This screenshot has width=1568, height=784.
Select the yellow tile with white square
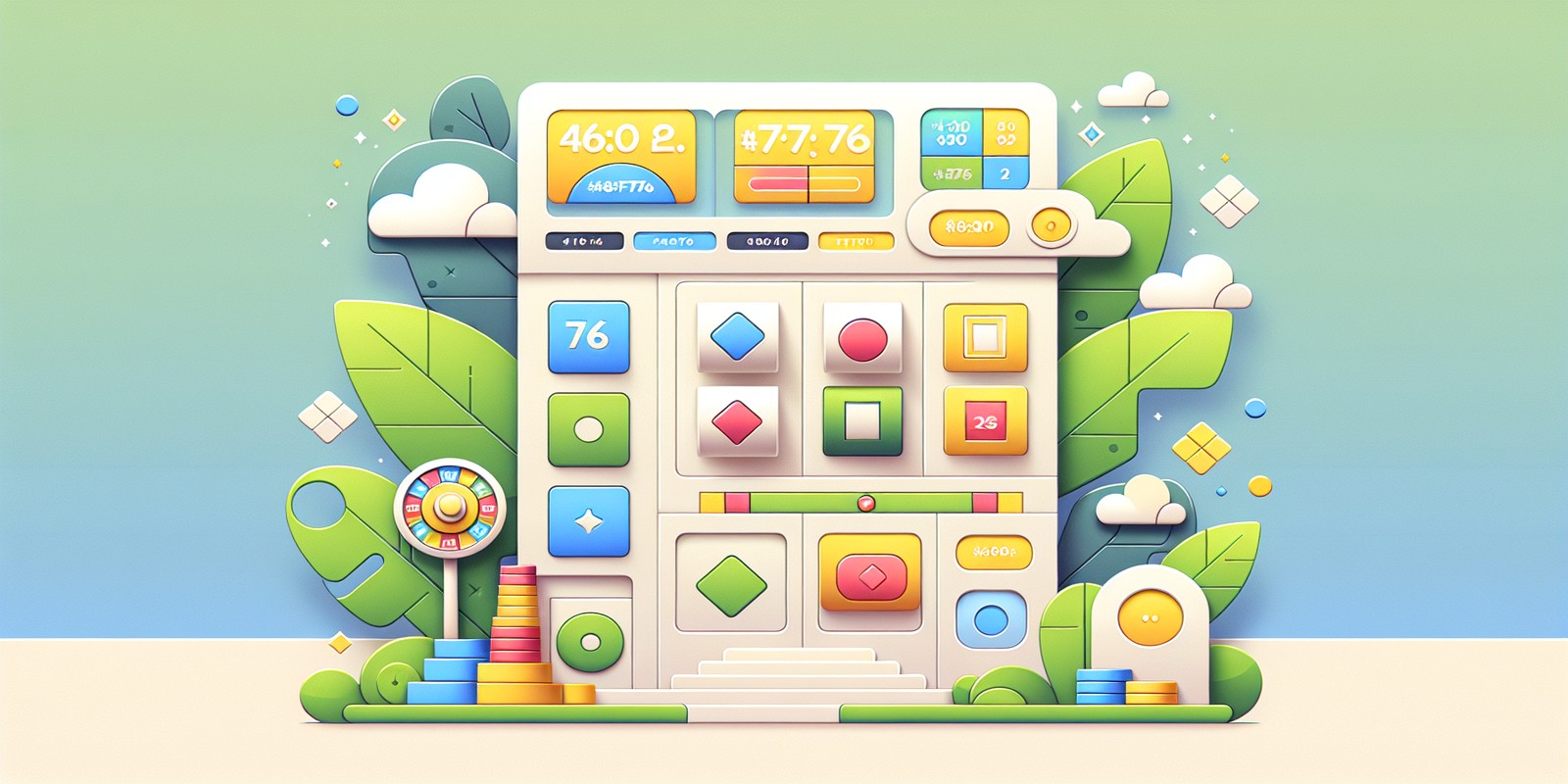click(x=985, y=338)
